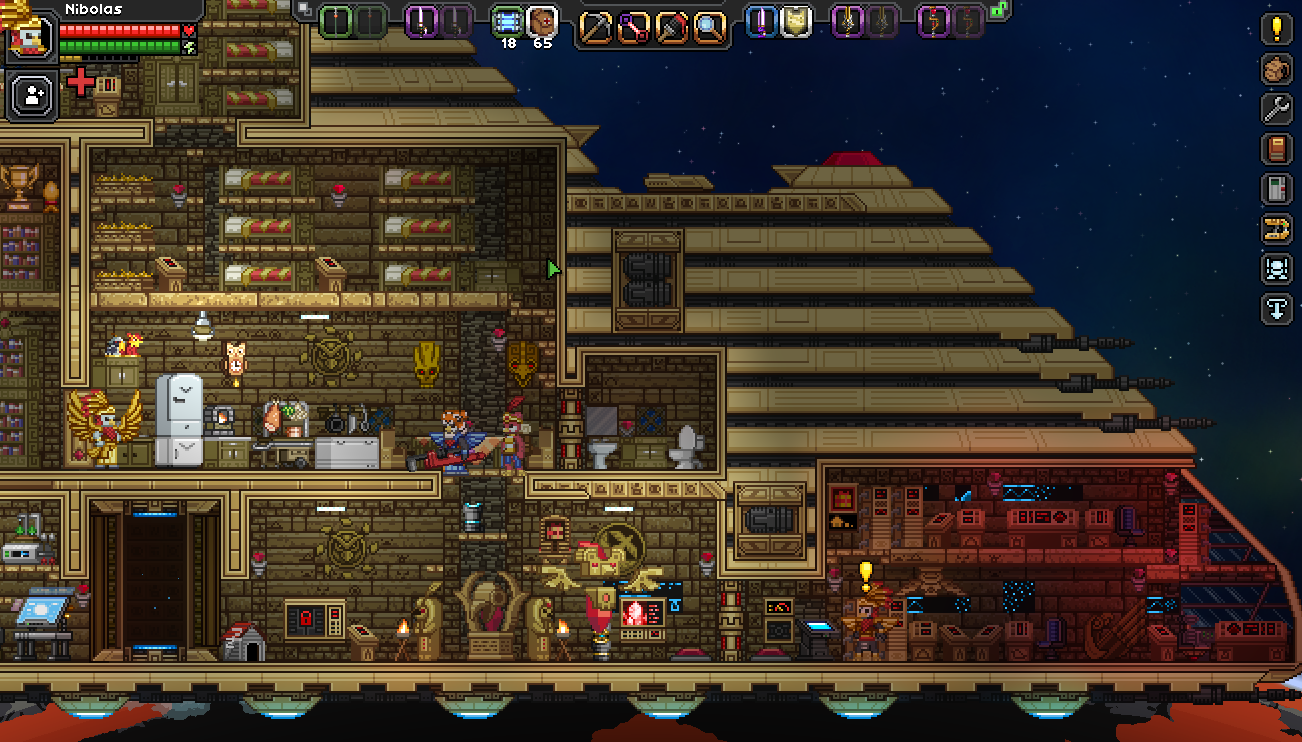Open the party invite button
1302x742 pixels.
[33, 96]
